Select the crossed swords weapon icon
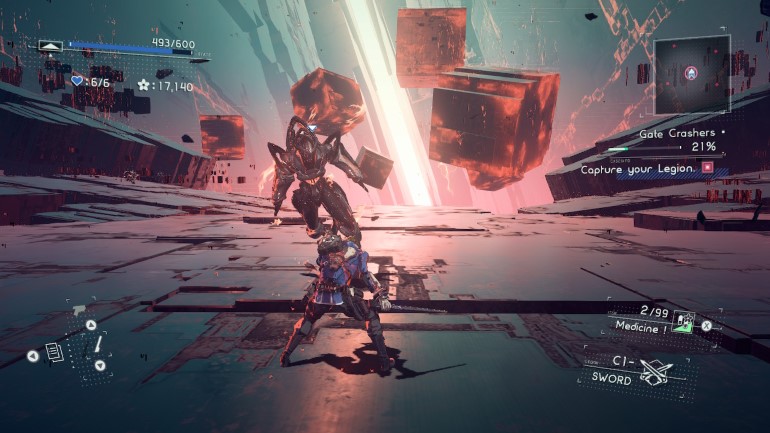 (656, 374)
